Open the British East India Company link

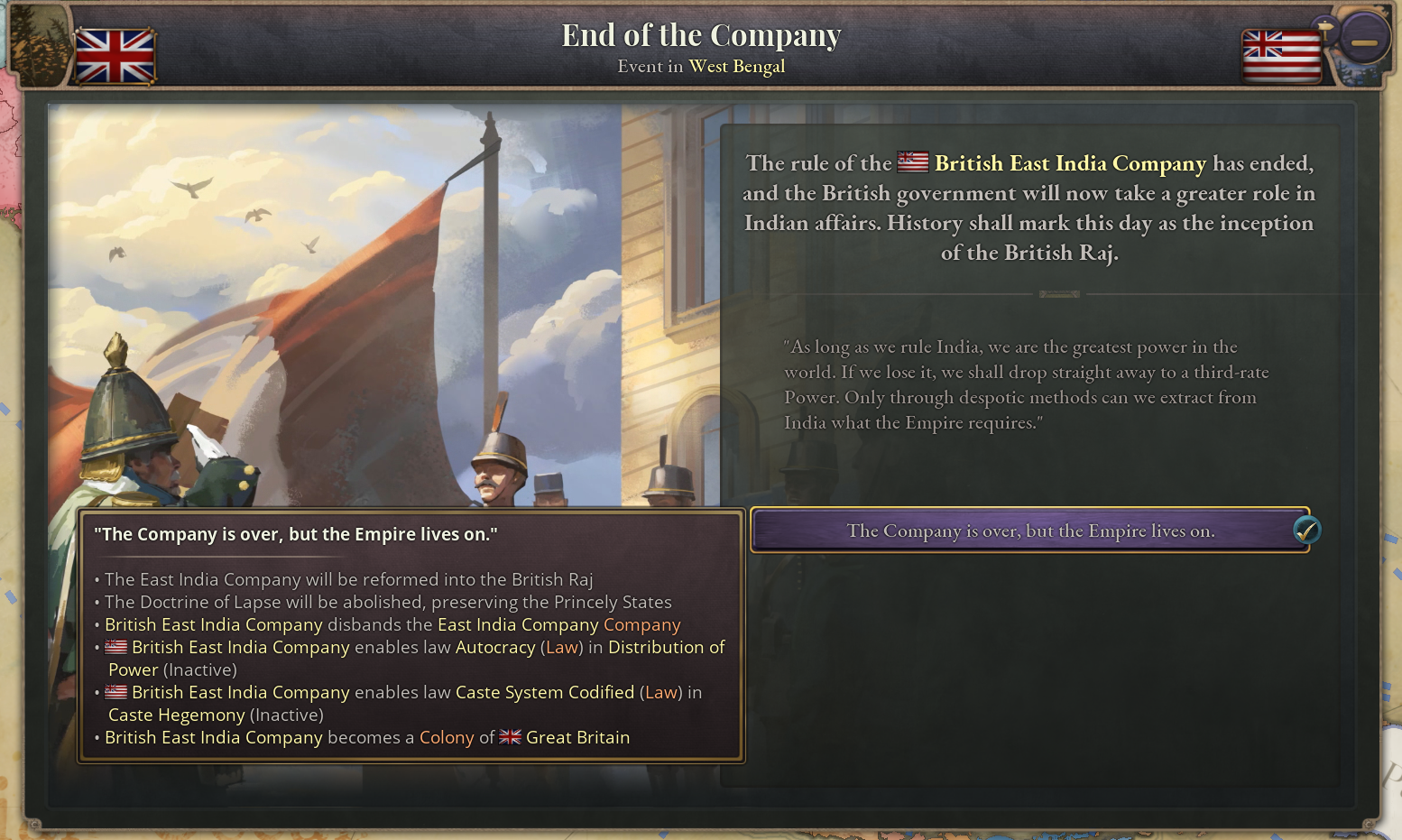(1069, 163)
